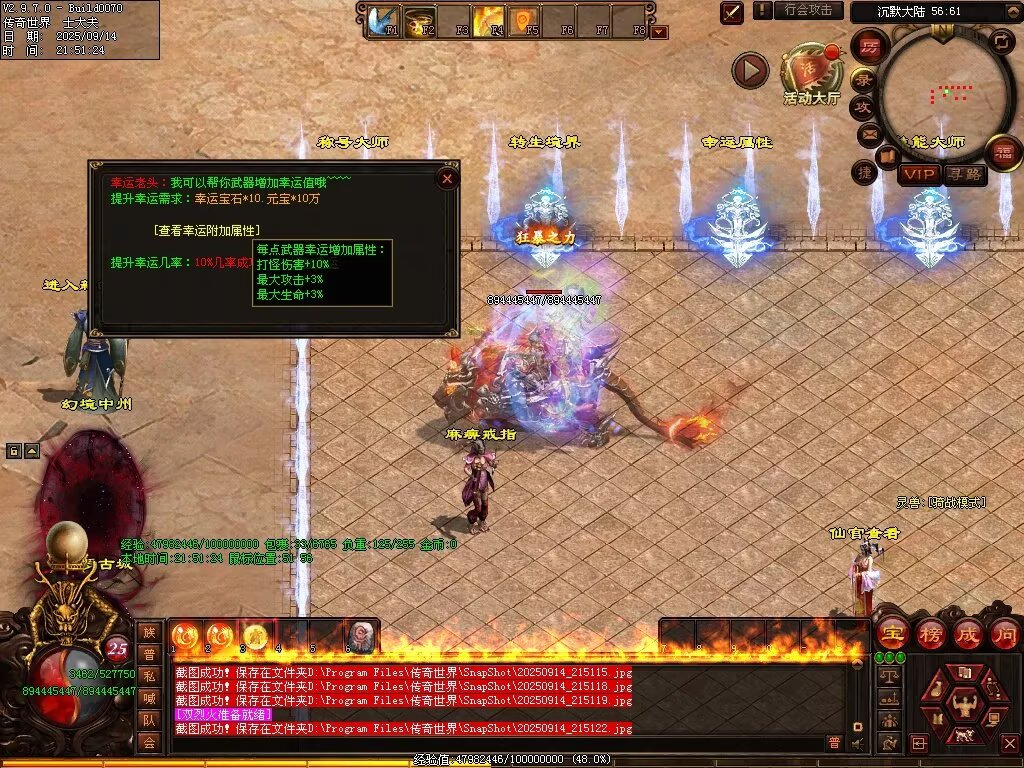Image resolution: width=1024 pixels, height=768 pixels.
Task: Activate the 寻路 pathfinding button
Action: point(964,174)
